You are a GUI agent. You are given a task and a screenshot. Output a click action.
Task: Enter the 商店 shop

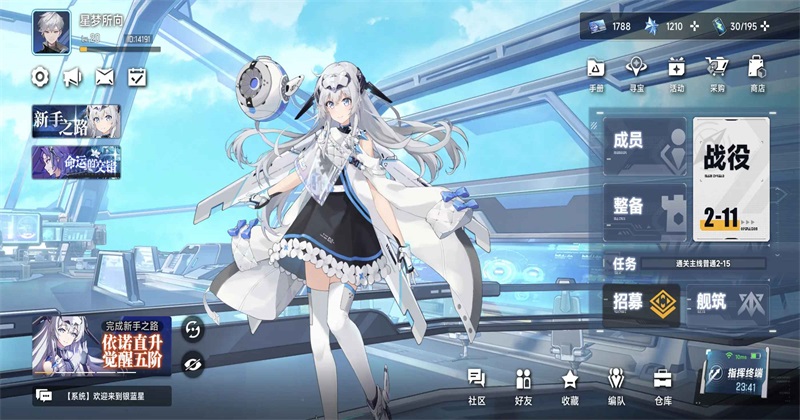point(757,71)
